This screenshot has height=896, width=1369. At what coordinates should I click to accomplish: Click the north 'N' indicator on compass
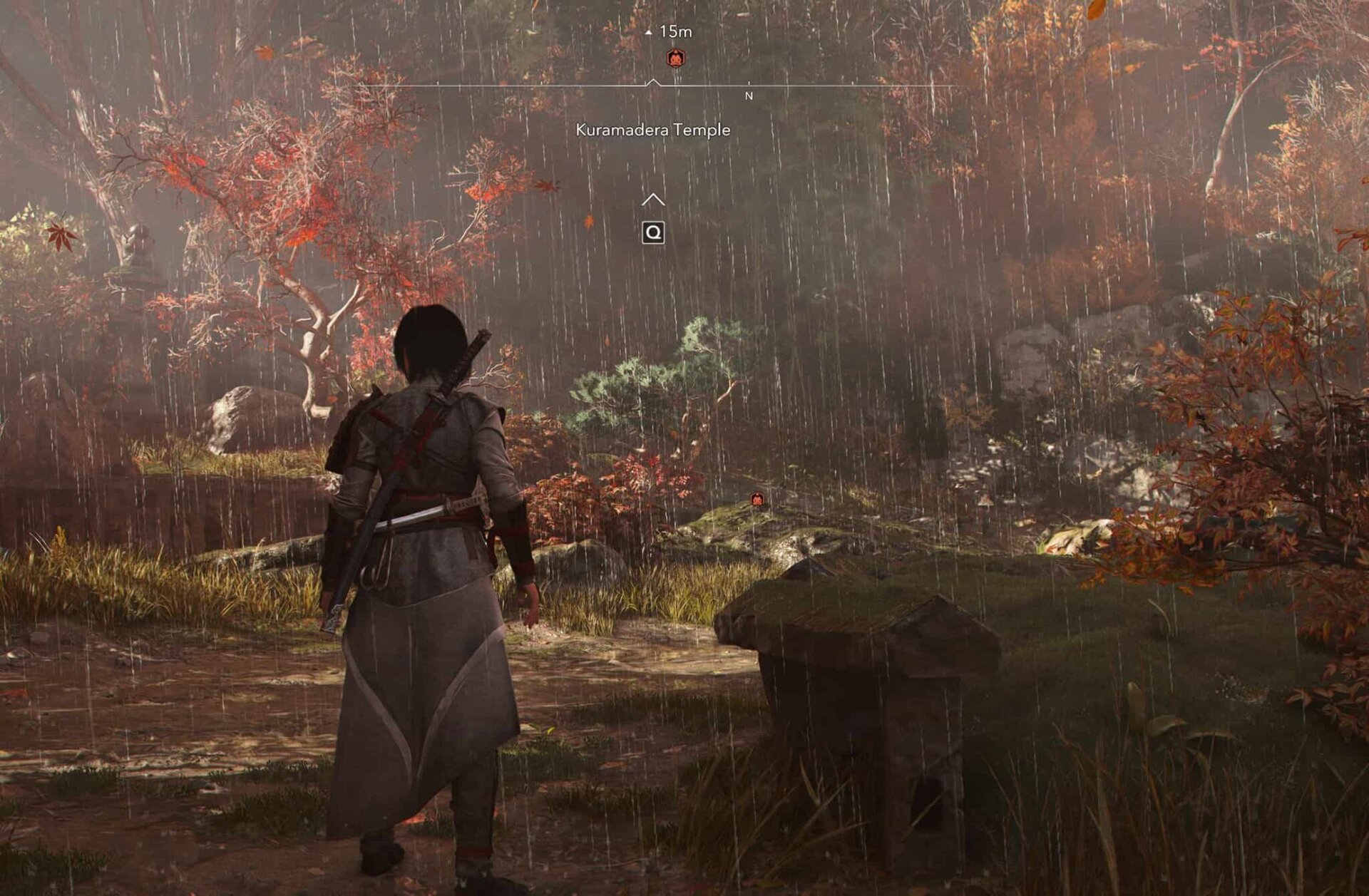pyautogui.click(x=749, y=95)
